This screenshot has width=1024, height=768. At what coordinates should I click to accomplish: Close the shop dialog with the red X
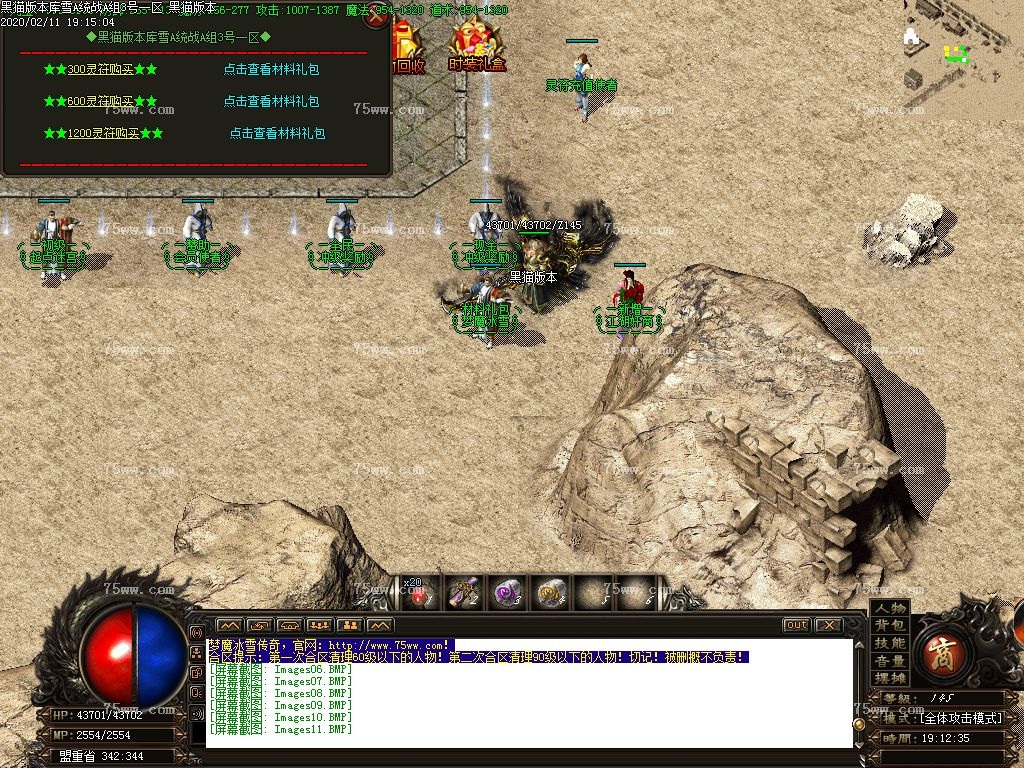[x=377, y=17]
